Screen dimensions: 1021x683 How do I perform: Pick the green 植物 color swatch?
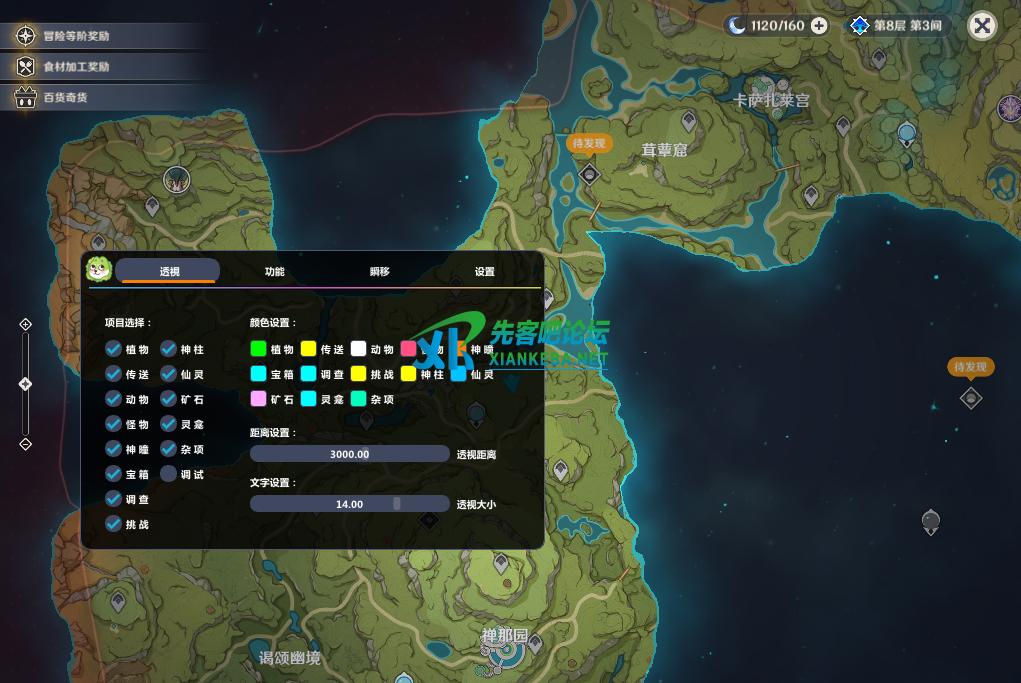(259, 349)
